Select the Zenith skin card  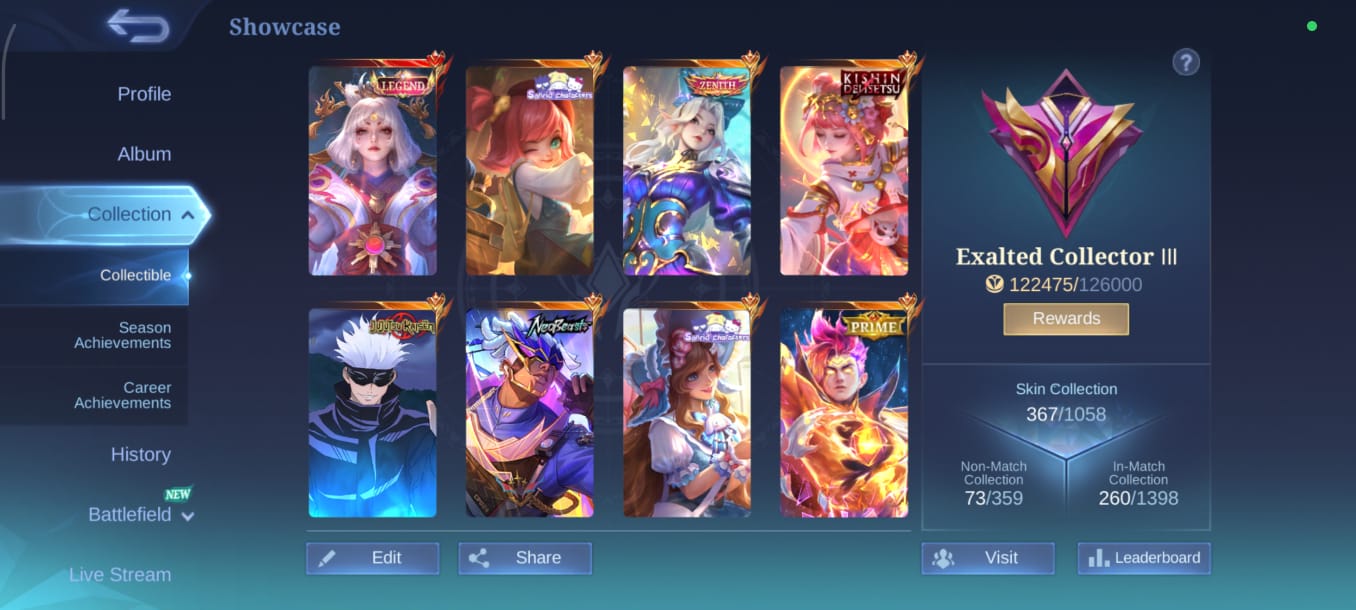point(687,171)
